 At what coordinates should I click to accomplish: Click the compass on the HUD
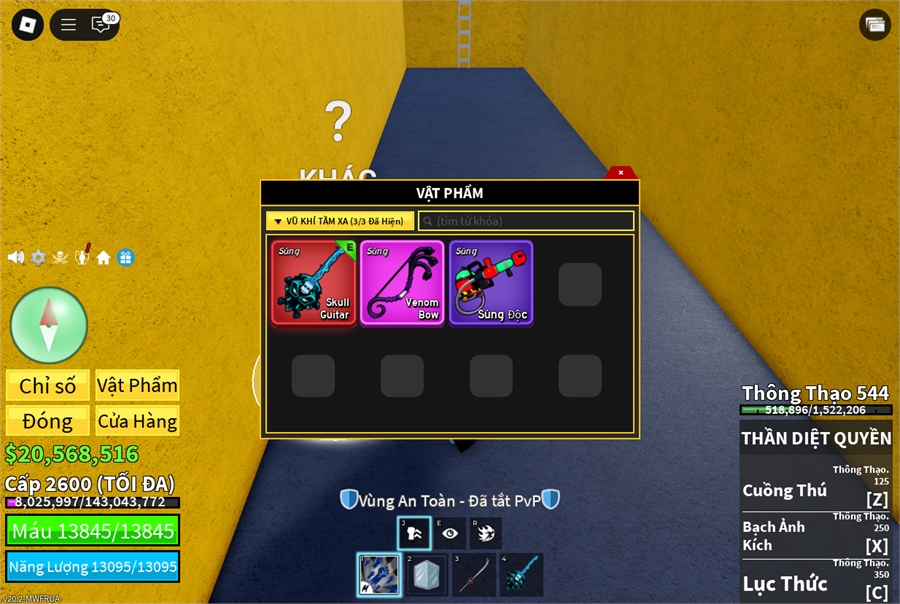(49, 325)
